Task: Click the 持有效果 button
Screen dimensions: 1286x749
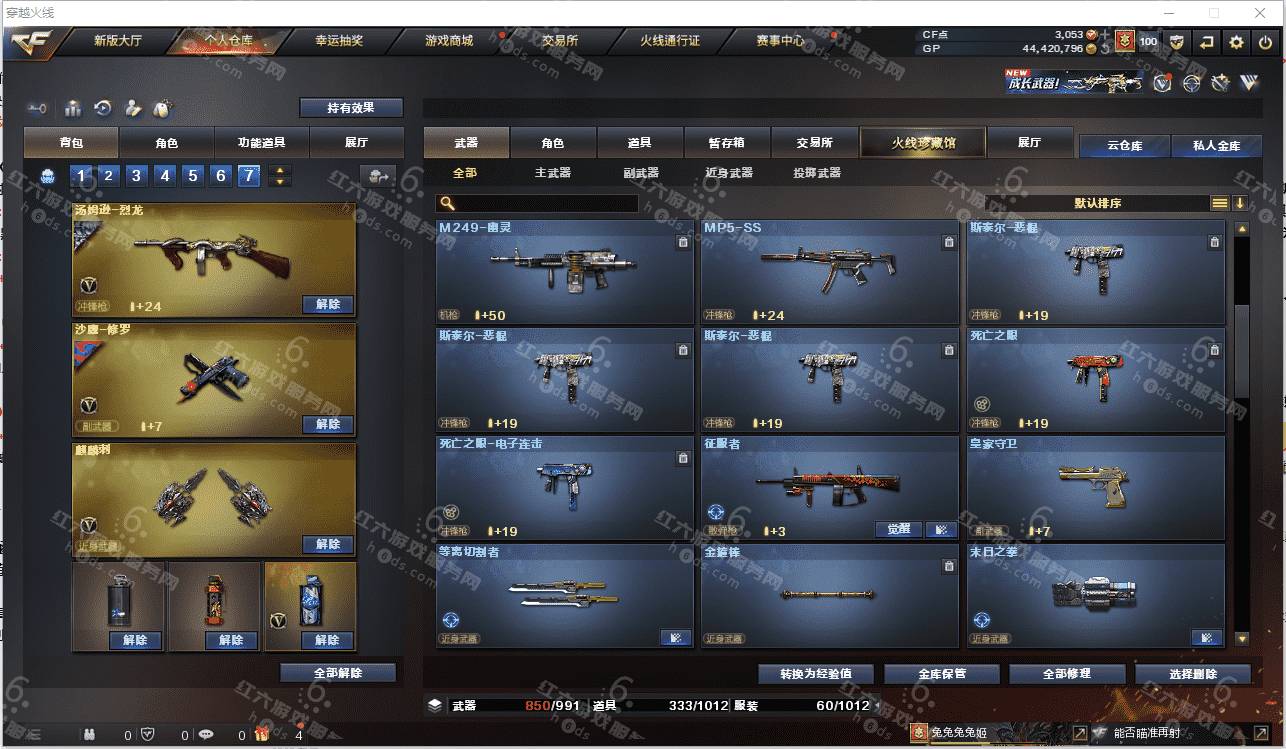Action: pyautogui.click(x=351, y=108)
